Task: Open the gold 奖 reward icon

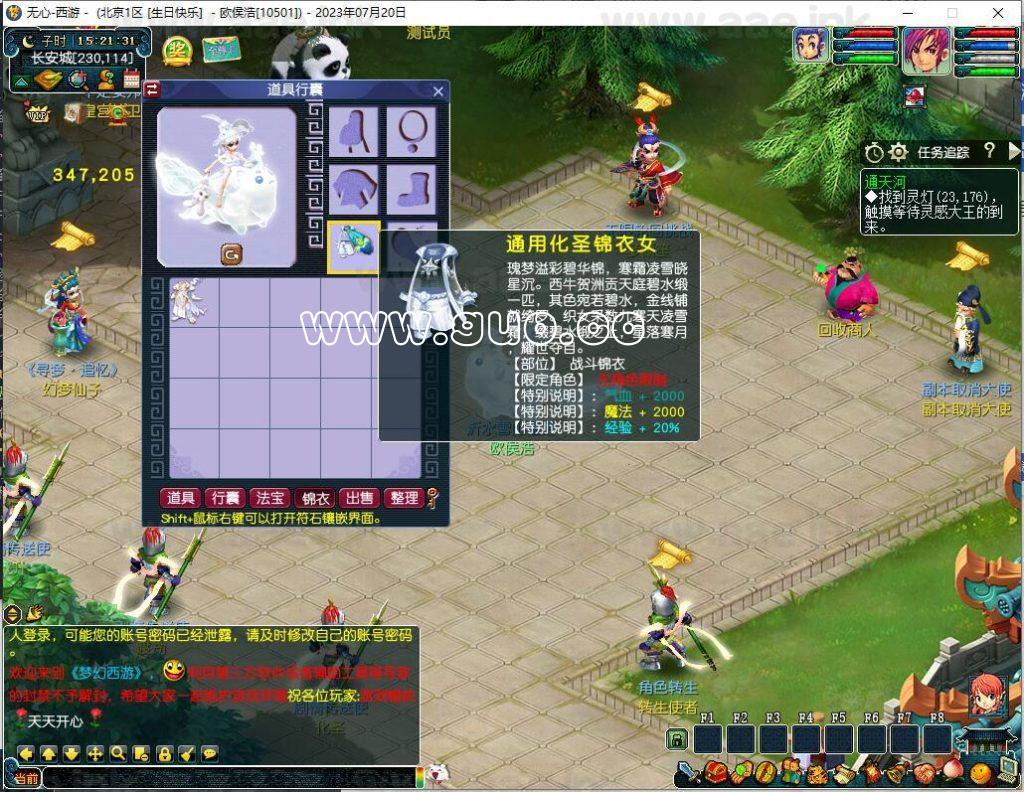Action: point(178,49)
